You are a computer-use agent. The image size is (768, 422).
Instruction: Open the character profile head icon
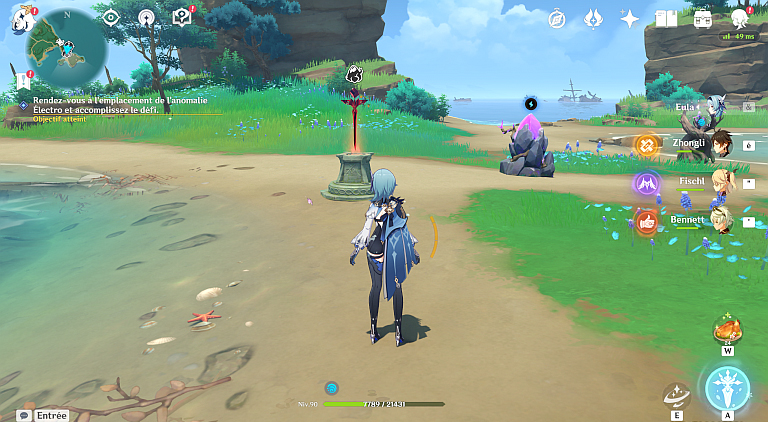click(740, 18)
